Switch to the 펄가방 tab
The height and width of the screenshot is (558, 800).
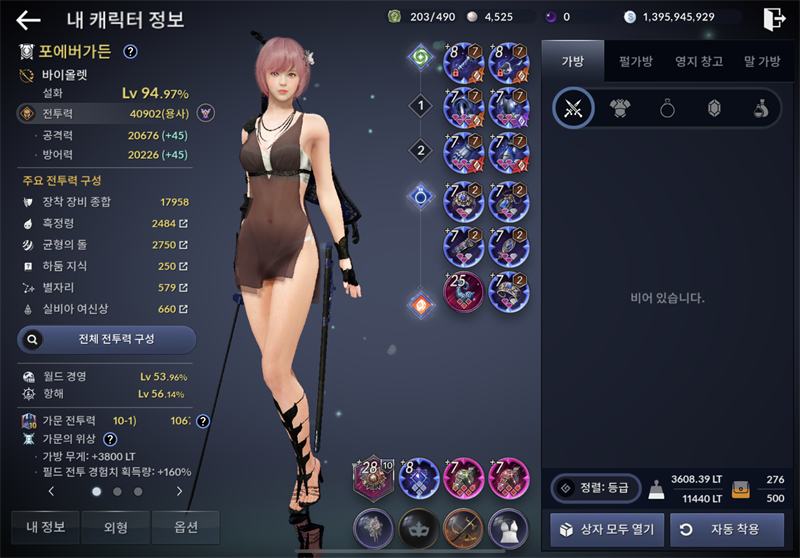point(635,61)
